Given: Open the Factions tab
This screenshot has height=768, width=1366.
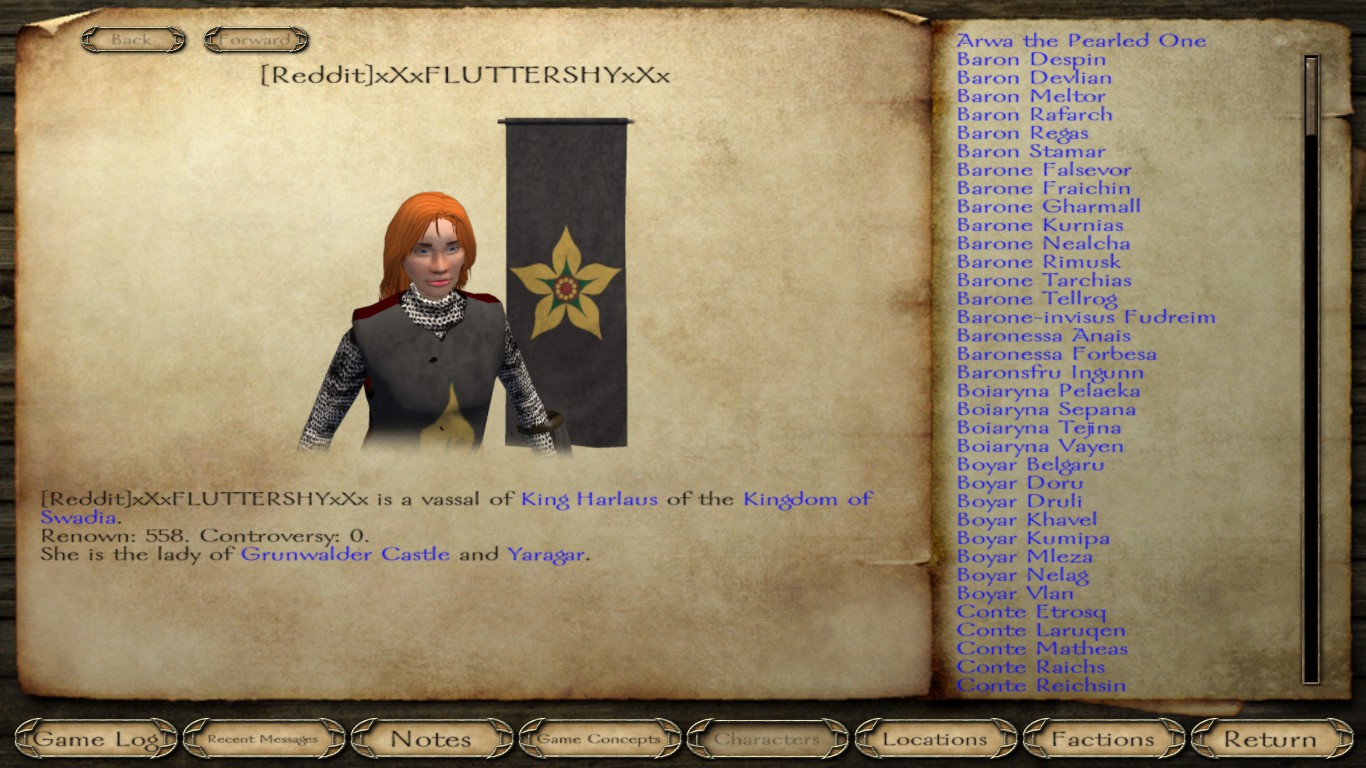Looking at the screenshot, I should (x=1103, y=740).
